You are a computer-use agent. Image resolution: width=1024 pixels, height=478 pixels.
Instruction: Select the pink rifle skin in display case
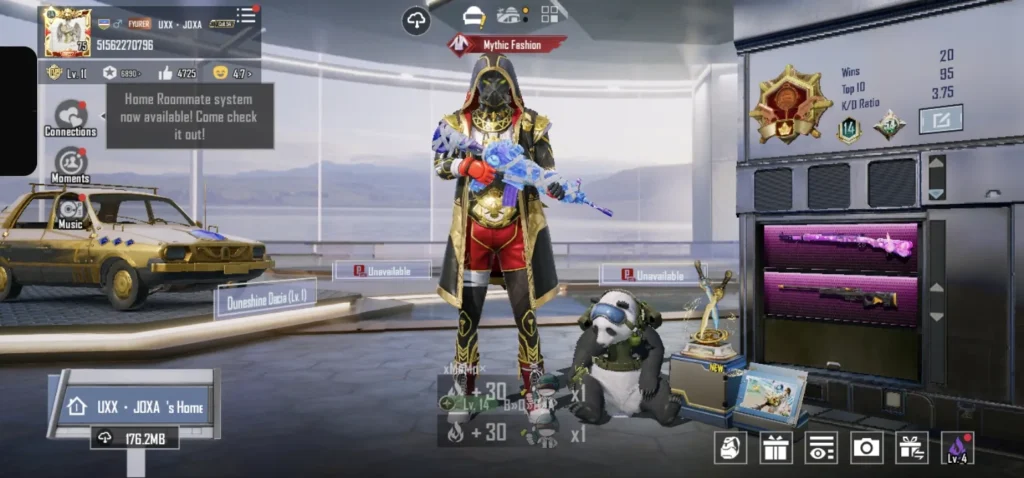[x=845, y=244]
